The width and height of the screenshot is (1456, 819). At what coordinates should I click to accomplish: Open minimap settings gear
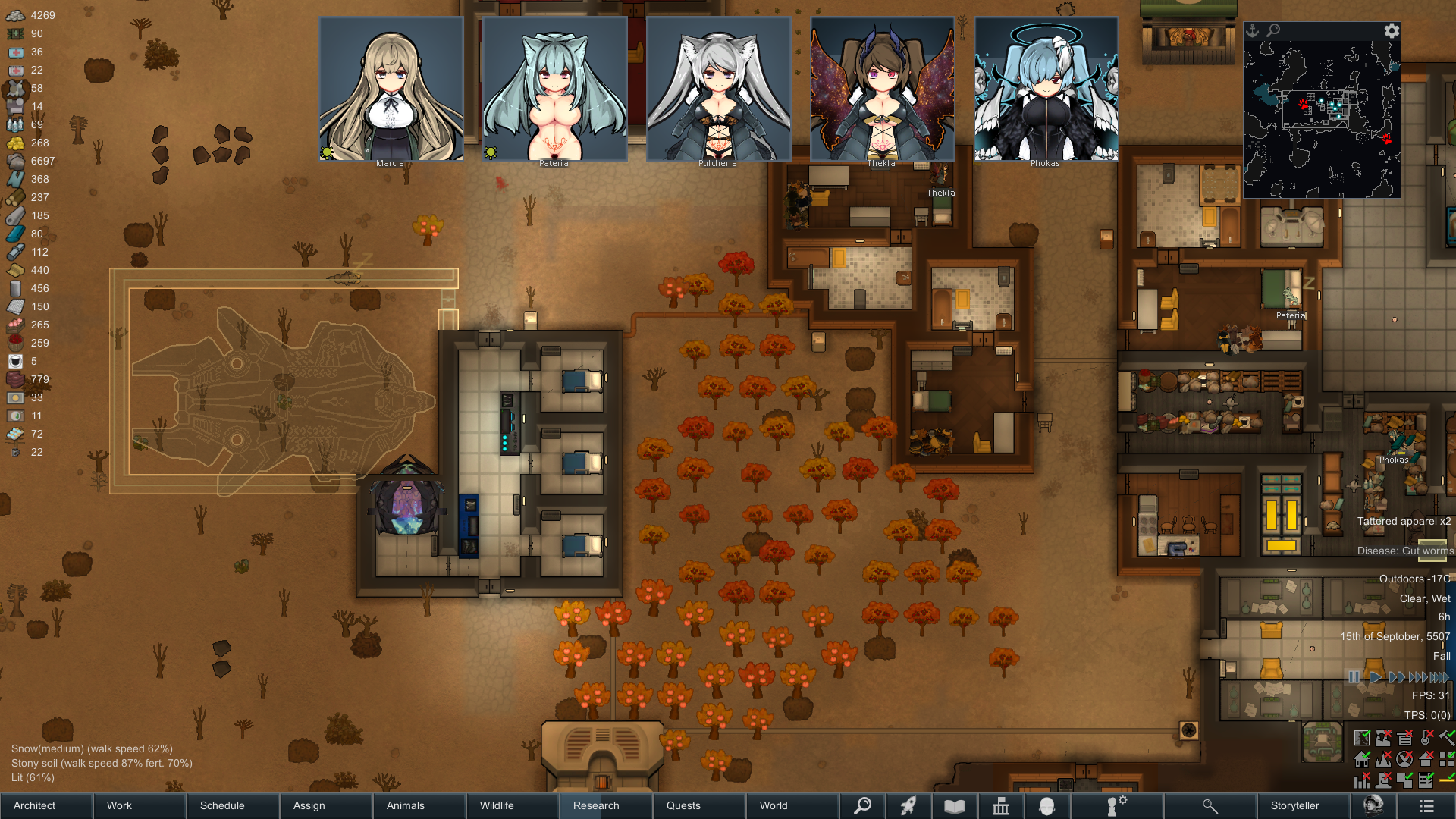click(1392, 30)
